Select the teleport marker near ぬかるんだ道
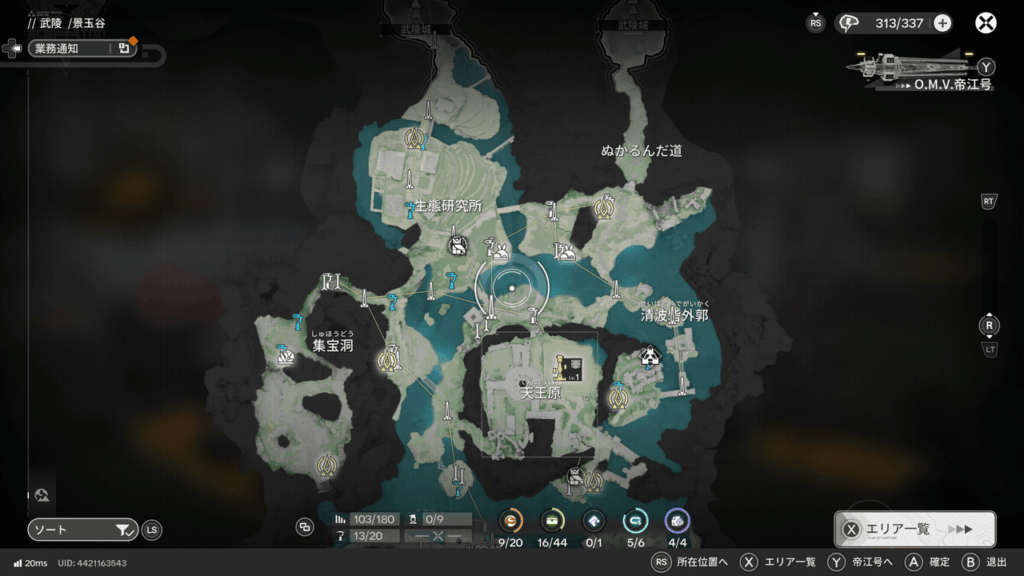The image size is (1024, 576). [603, 208]
